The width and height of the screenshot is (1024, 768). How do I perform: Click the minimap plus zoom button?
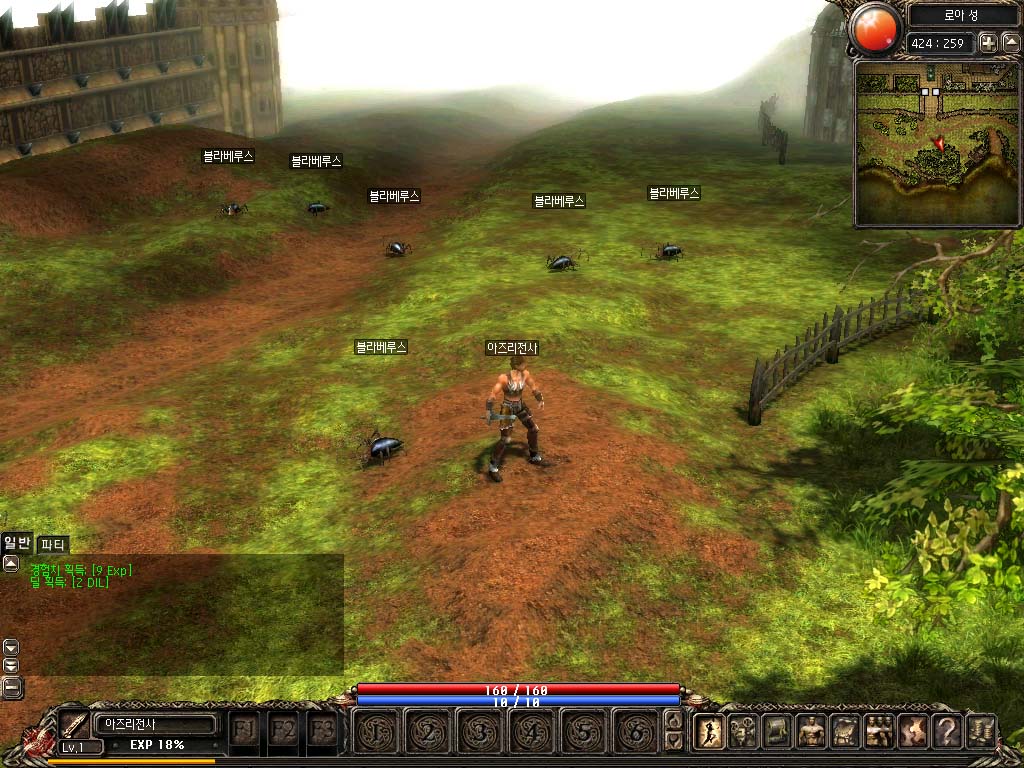[987, 42]
